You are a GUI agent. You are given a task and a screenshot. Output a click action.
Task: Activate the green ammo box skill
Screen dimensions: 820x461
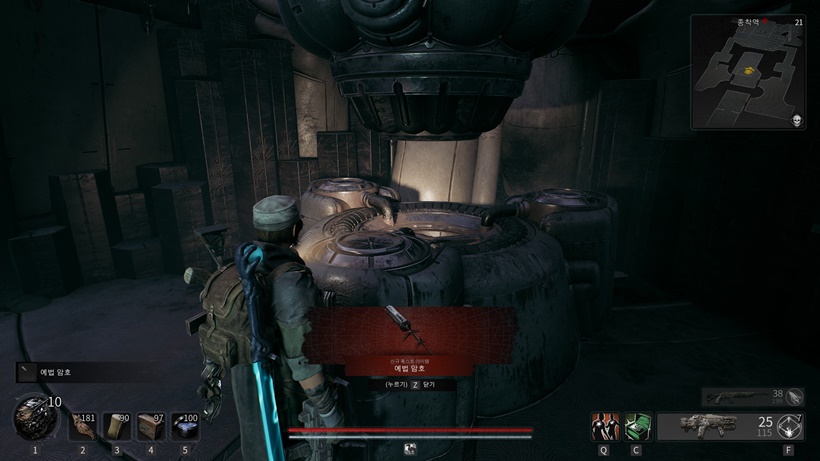(637, 426)
